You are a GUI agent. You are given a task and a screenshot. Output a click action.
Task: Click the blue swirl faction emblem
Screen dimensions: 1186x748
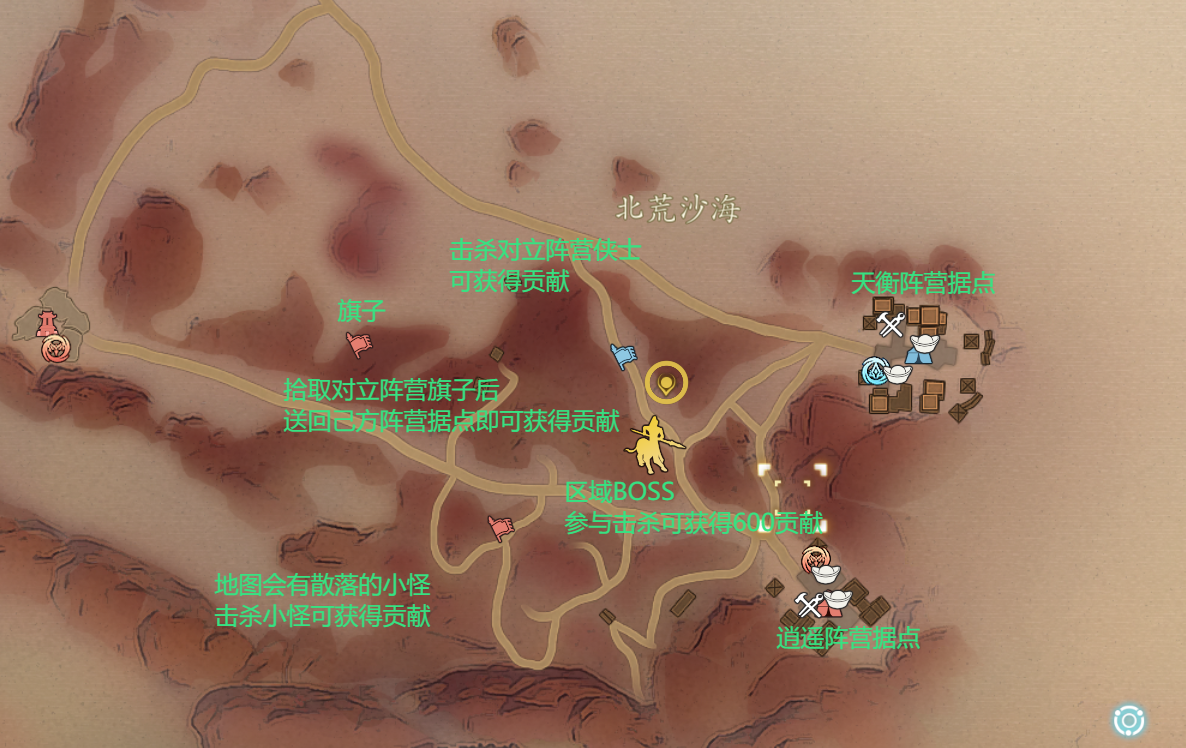coord(875,372)
